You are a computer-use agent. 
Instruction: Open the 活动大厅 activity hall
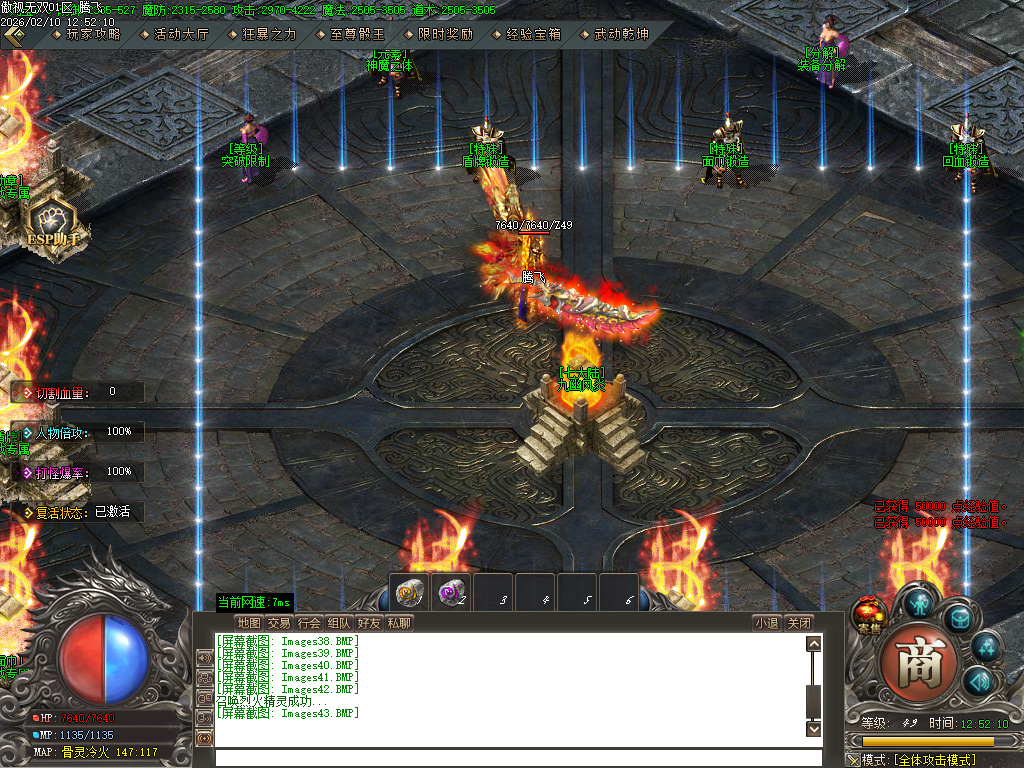click(x=174, y=34)
